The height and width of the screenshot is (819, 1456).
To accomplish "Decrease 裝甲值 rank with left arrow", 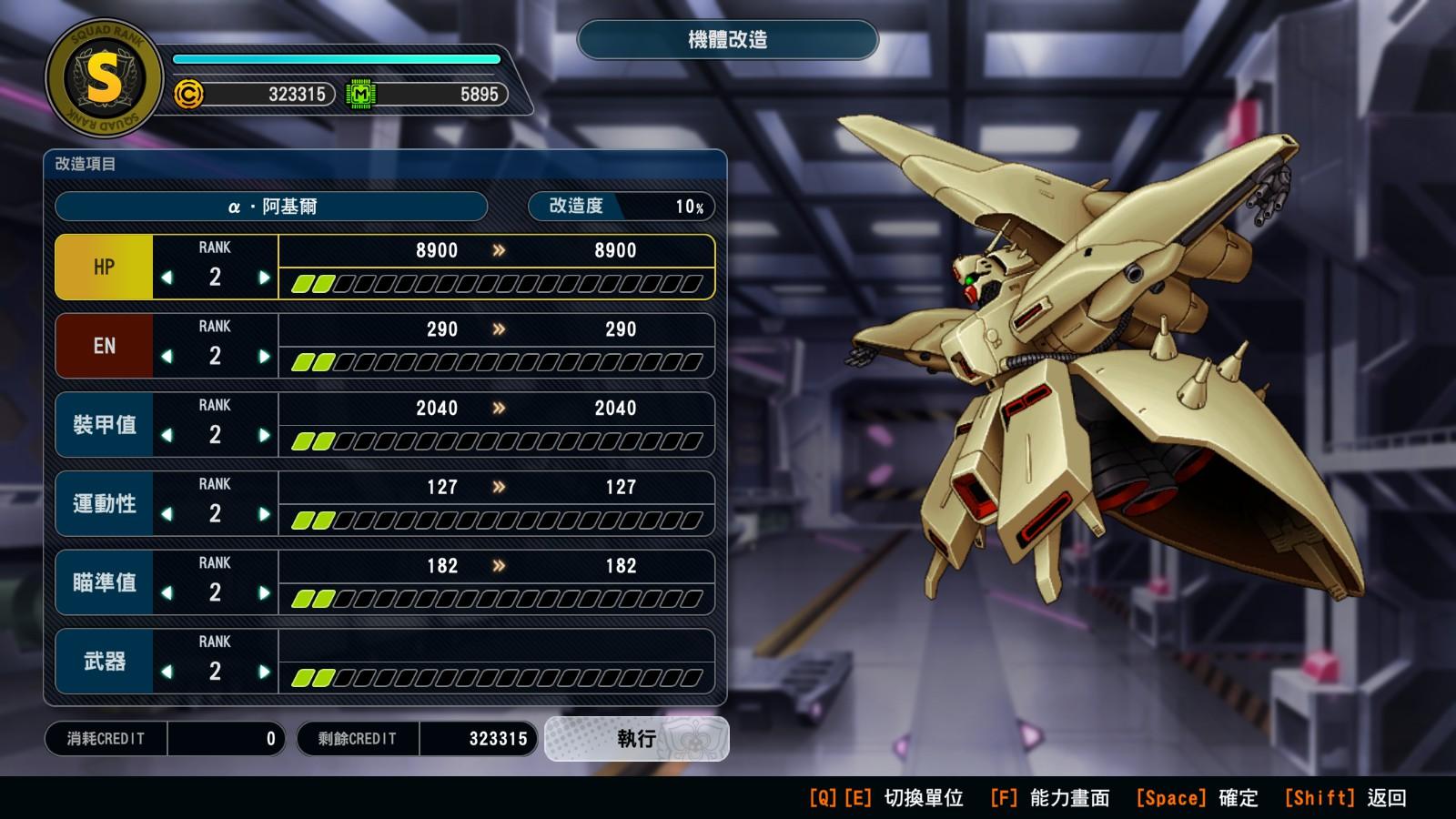I will 167,436.
